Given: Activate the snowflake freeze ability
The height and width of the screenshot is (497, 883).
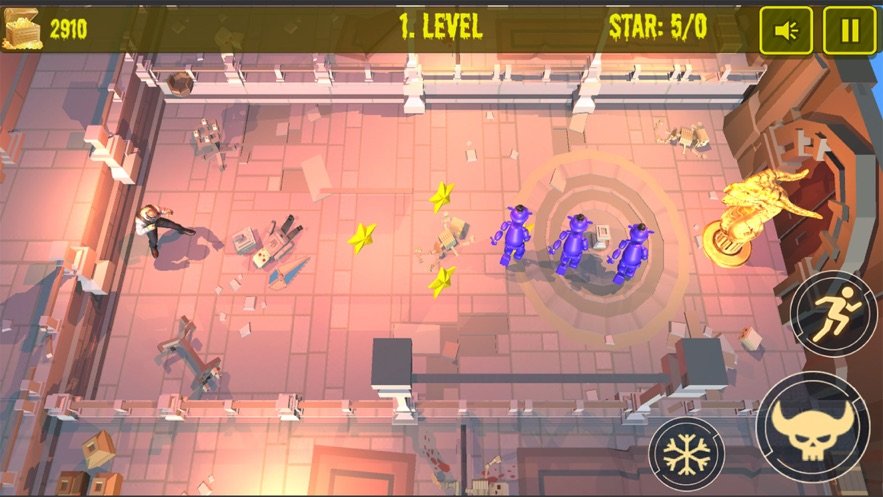Looking at the screenshot, I should pyautogui.click(x=687, y=455).
